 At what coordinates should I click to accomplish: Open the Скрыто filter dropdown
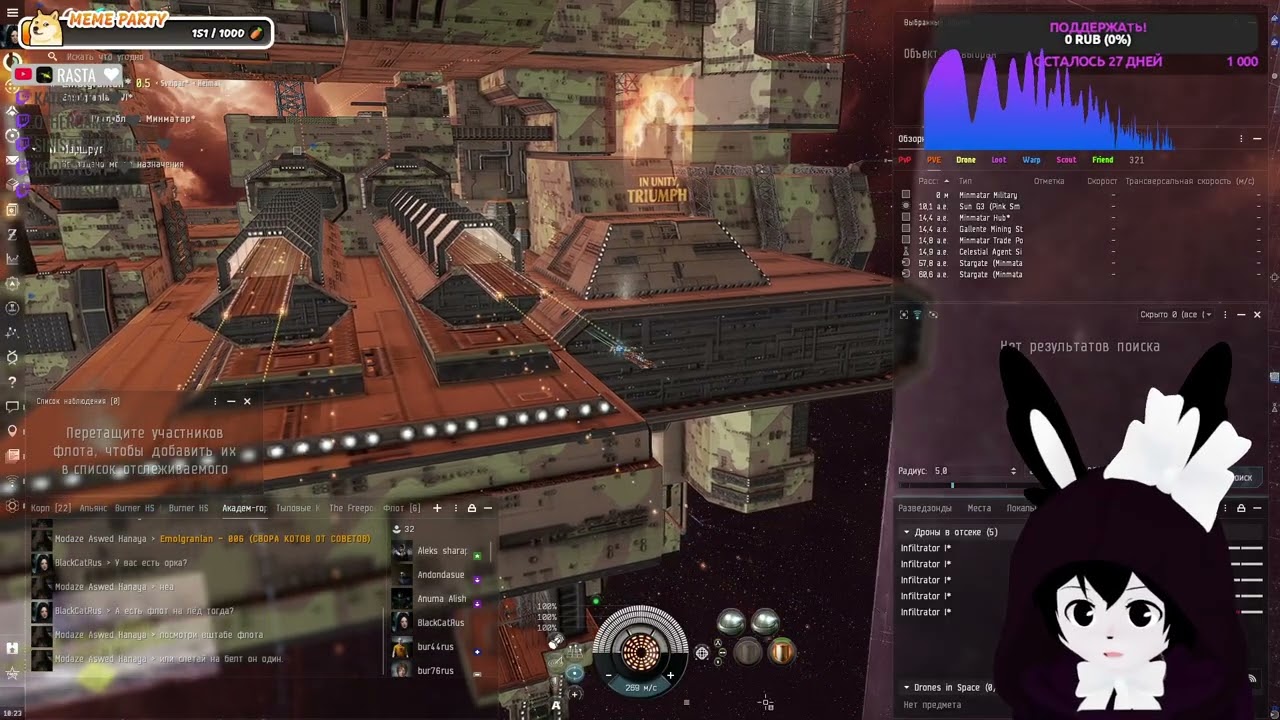click(x=1176, y=315)
